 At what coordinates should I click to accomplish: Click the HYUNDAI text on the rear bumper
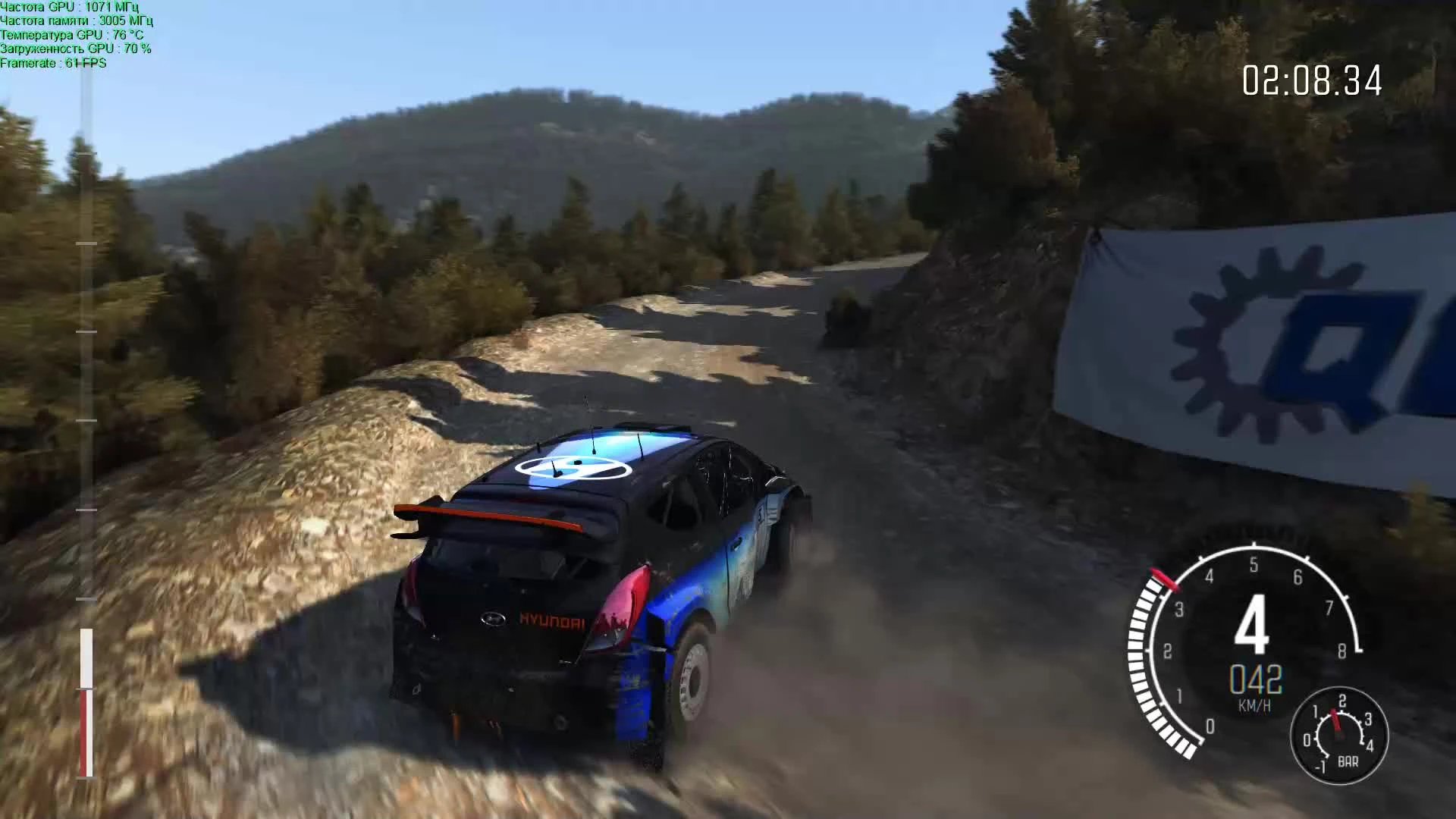[x=554, y=620]
